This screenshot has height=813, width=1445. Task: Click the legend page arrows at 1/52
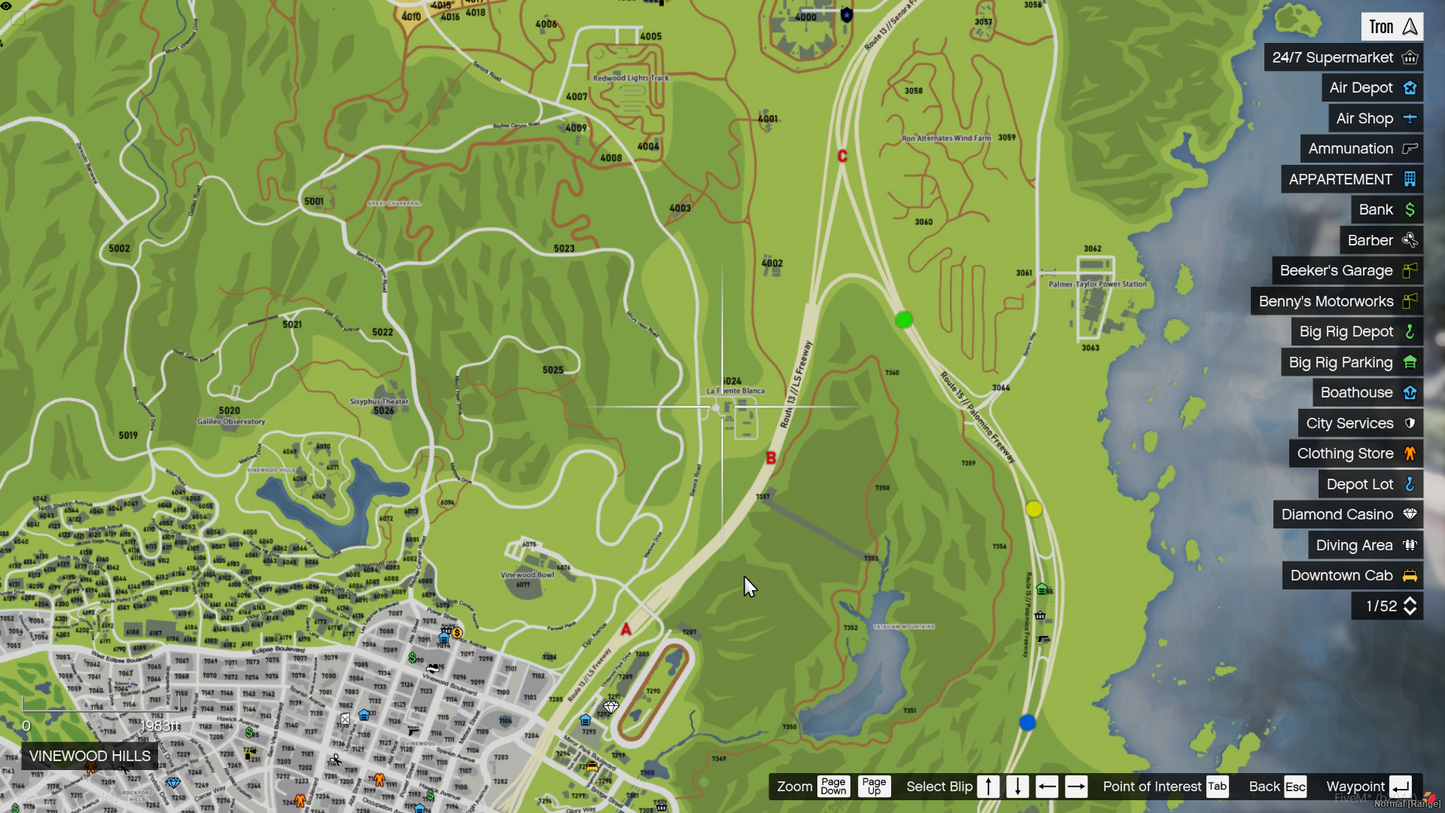click(x=1410, y=606)
